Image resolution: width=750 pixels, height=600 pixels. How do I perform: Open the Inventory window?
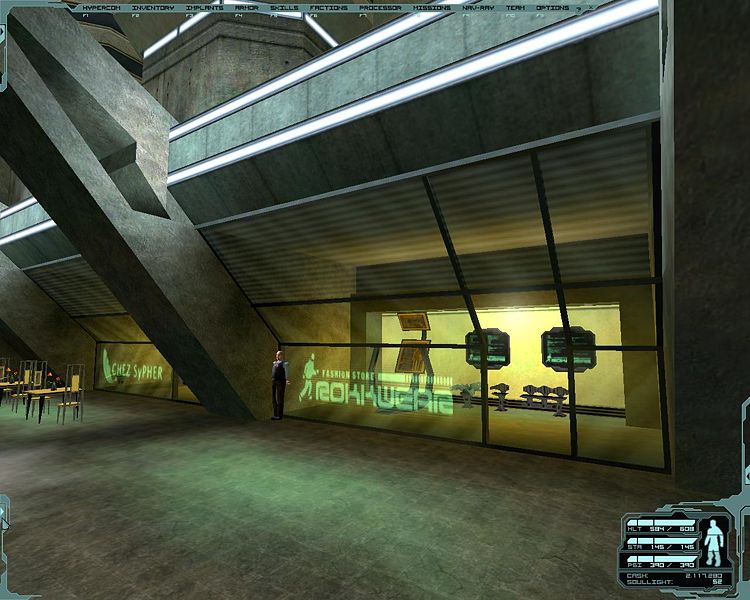click(x=151, y=7)
